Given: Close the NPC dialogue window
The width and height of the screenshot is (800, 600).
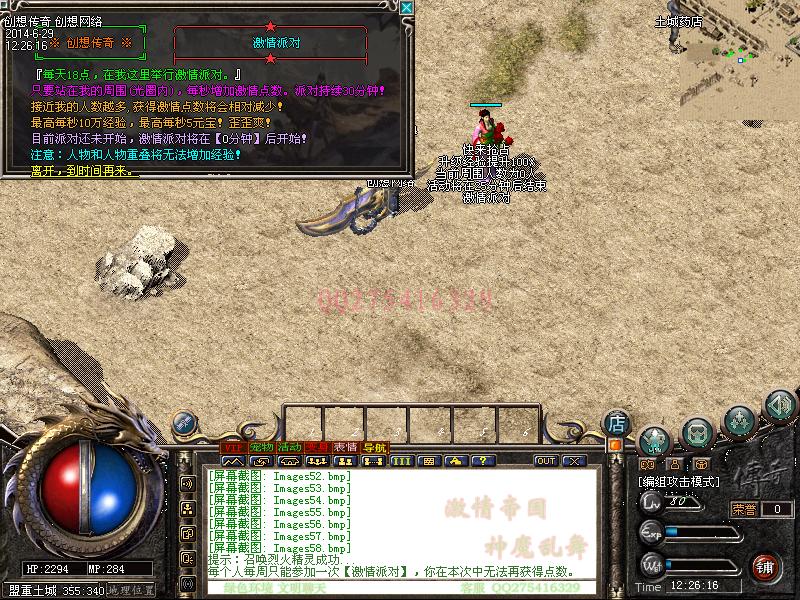Looking at the screenshot, I should pos(406,8).
